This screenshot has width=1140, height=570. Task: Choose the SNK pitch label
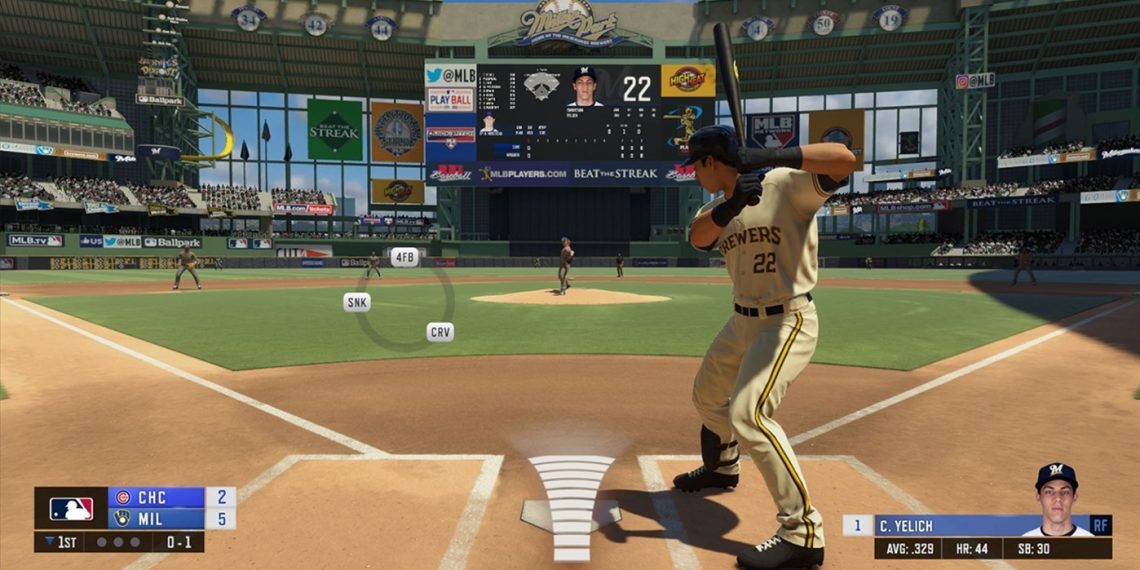click(357, 302)
